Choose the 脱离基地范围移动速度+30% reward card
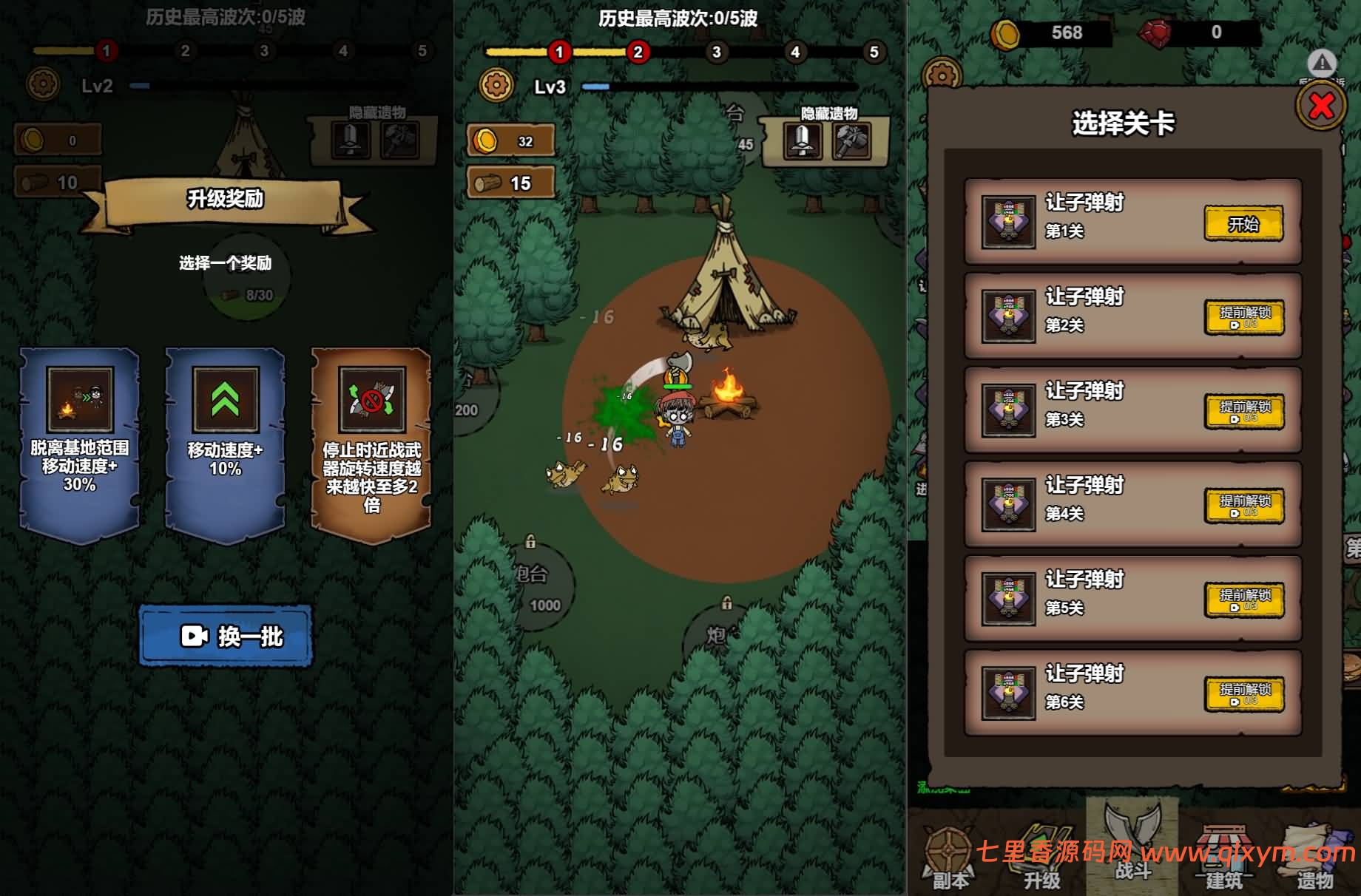Screen dimensions: 1361x896 point(80,444)
